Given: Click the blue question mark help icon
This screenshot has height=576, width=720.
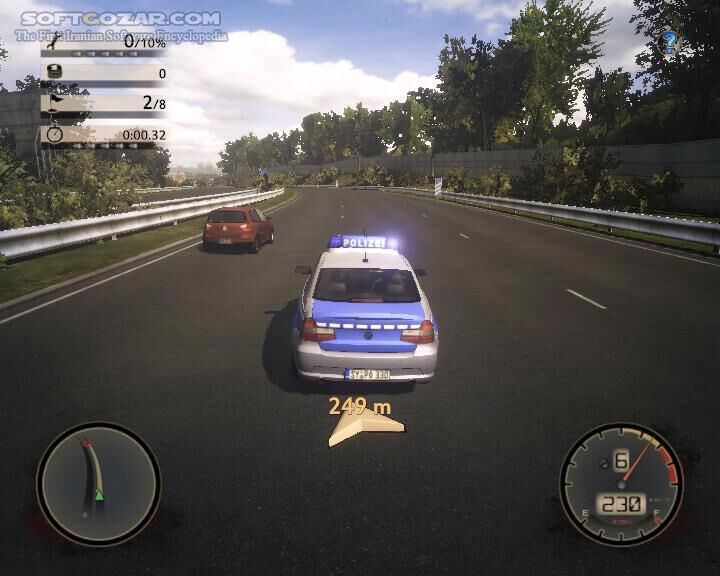Looking at the screenshot, I should tap(670, 42).
